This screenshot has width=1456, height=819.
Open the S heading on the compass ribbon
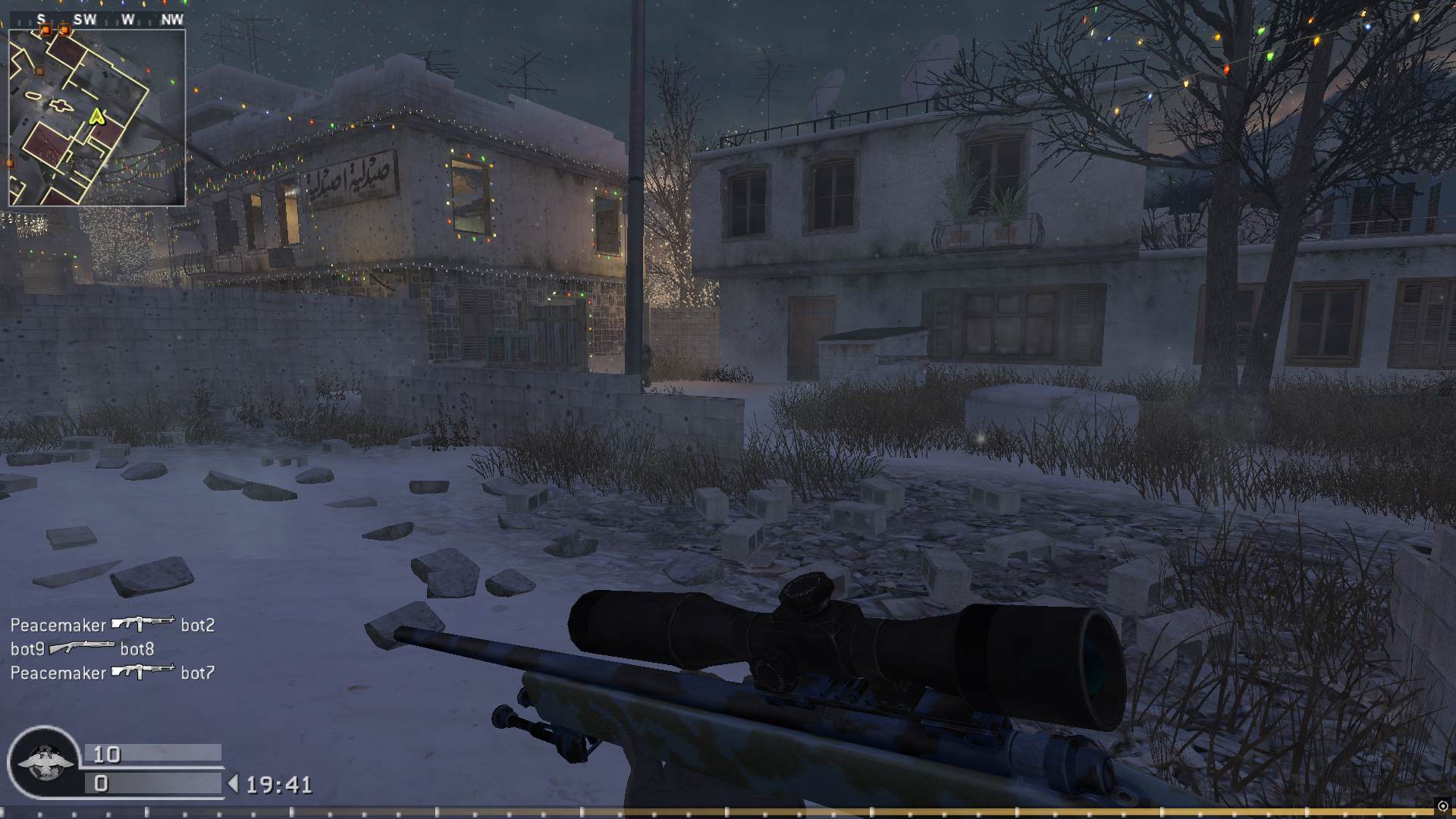coord(41,19)
